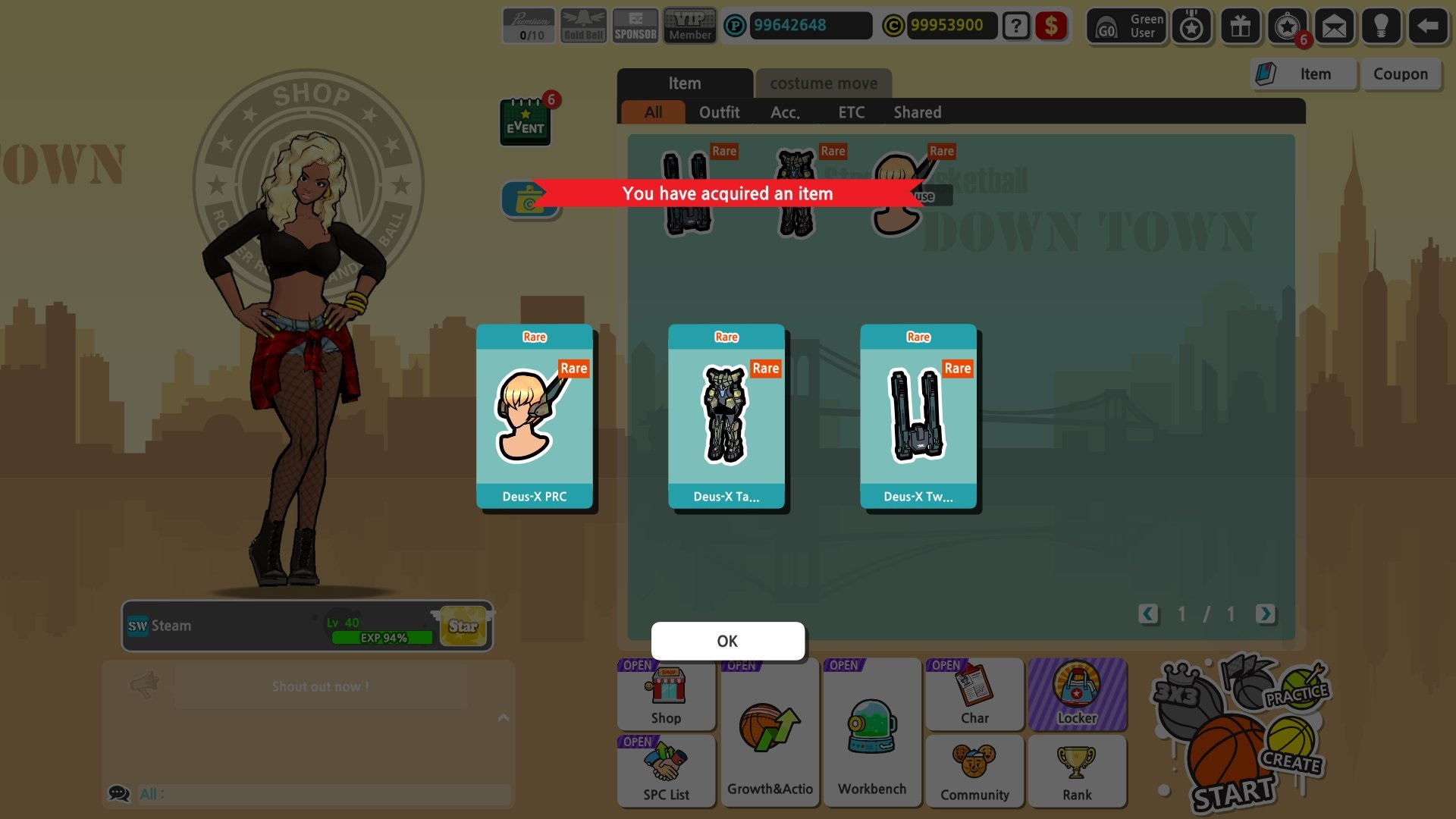
Task: Open the Community panel
Action: pos(974,771)
